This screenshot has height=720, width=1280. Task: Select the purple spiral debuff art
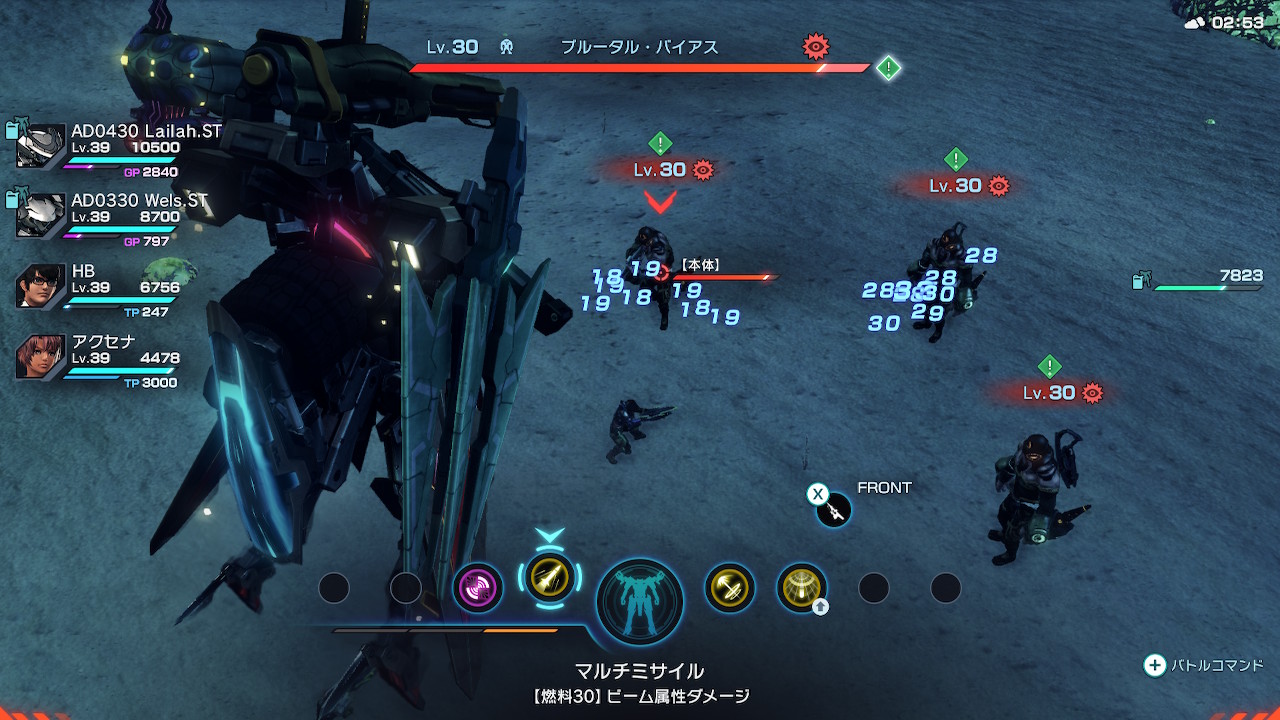[x=477, y=587]
